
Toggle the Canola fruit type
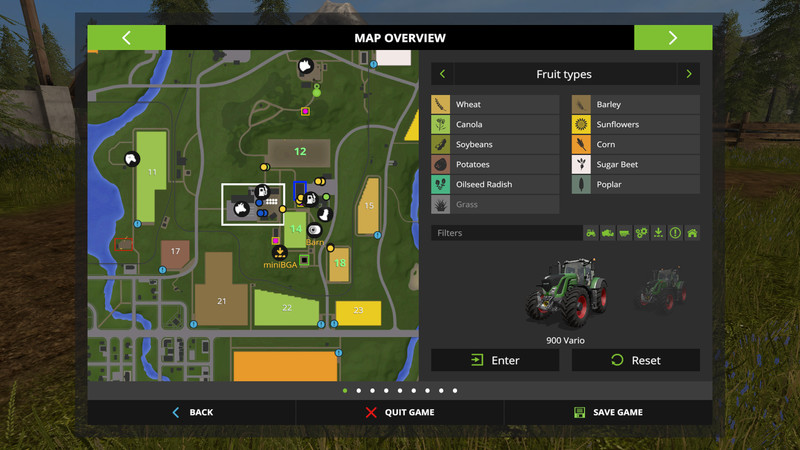pos(495,125)
